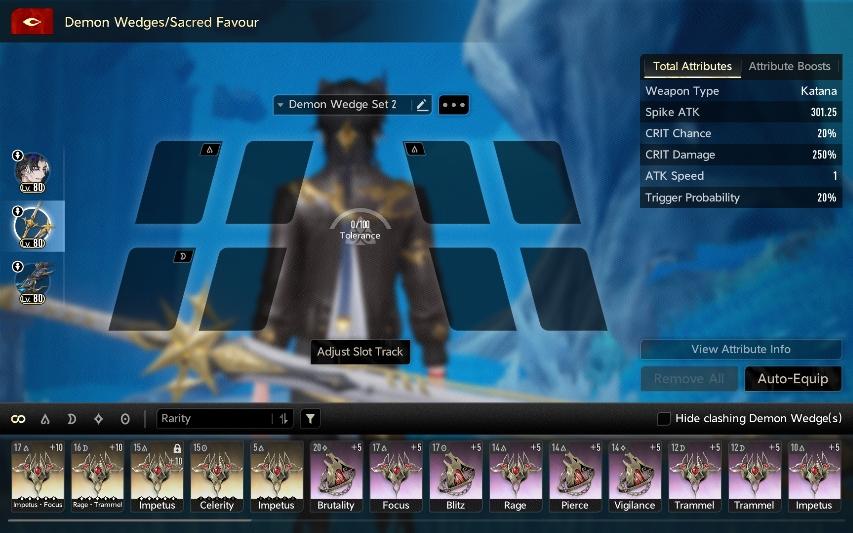Select the Total Attributes tab
Viewport: 853px width, 533px height.
(691, 67)
